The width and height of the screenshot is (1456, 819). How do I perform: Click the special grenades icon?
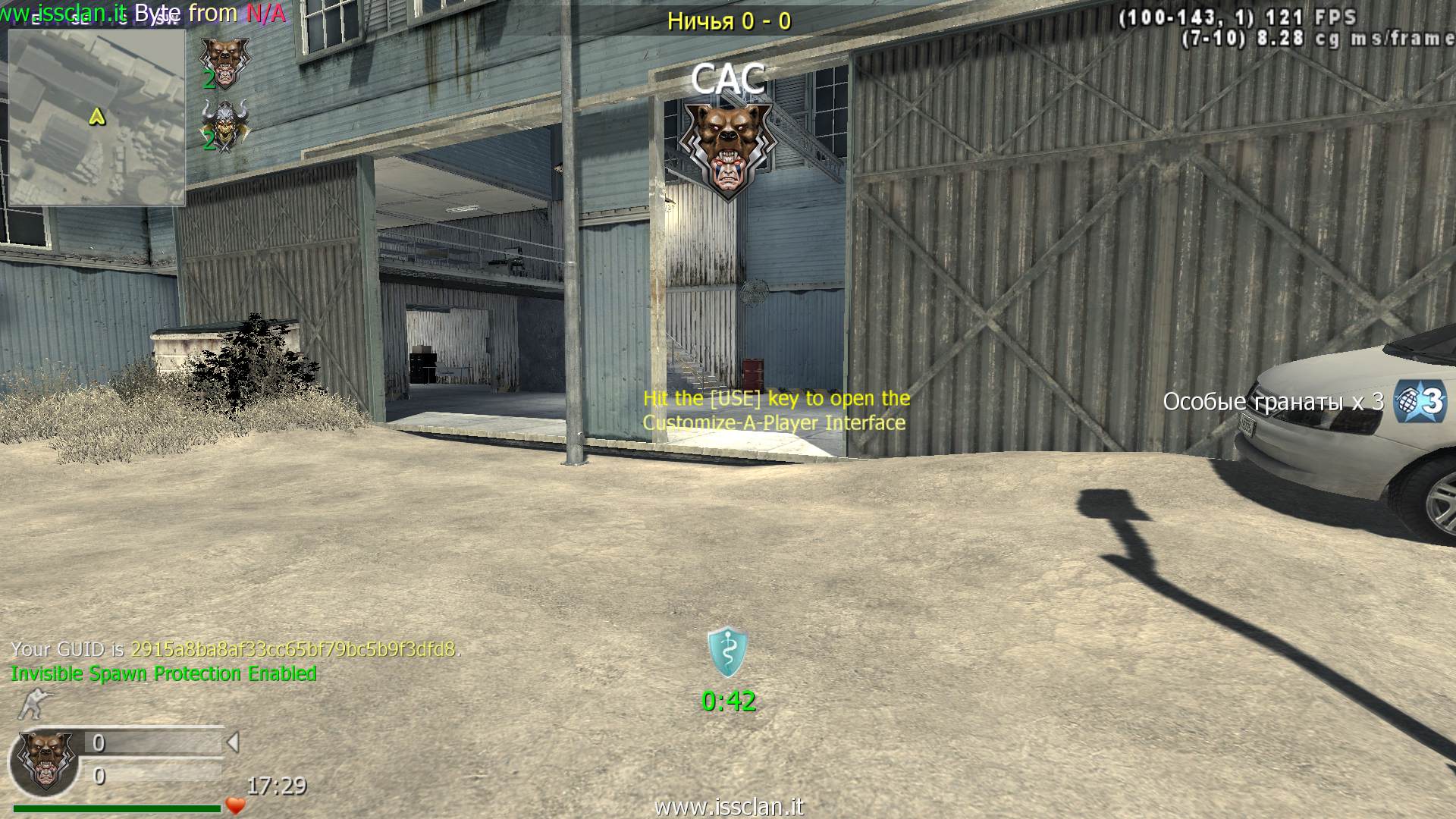point(1420,401)
